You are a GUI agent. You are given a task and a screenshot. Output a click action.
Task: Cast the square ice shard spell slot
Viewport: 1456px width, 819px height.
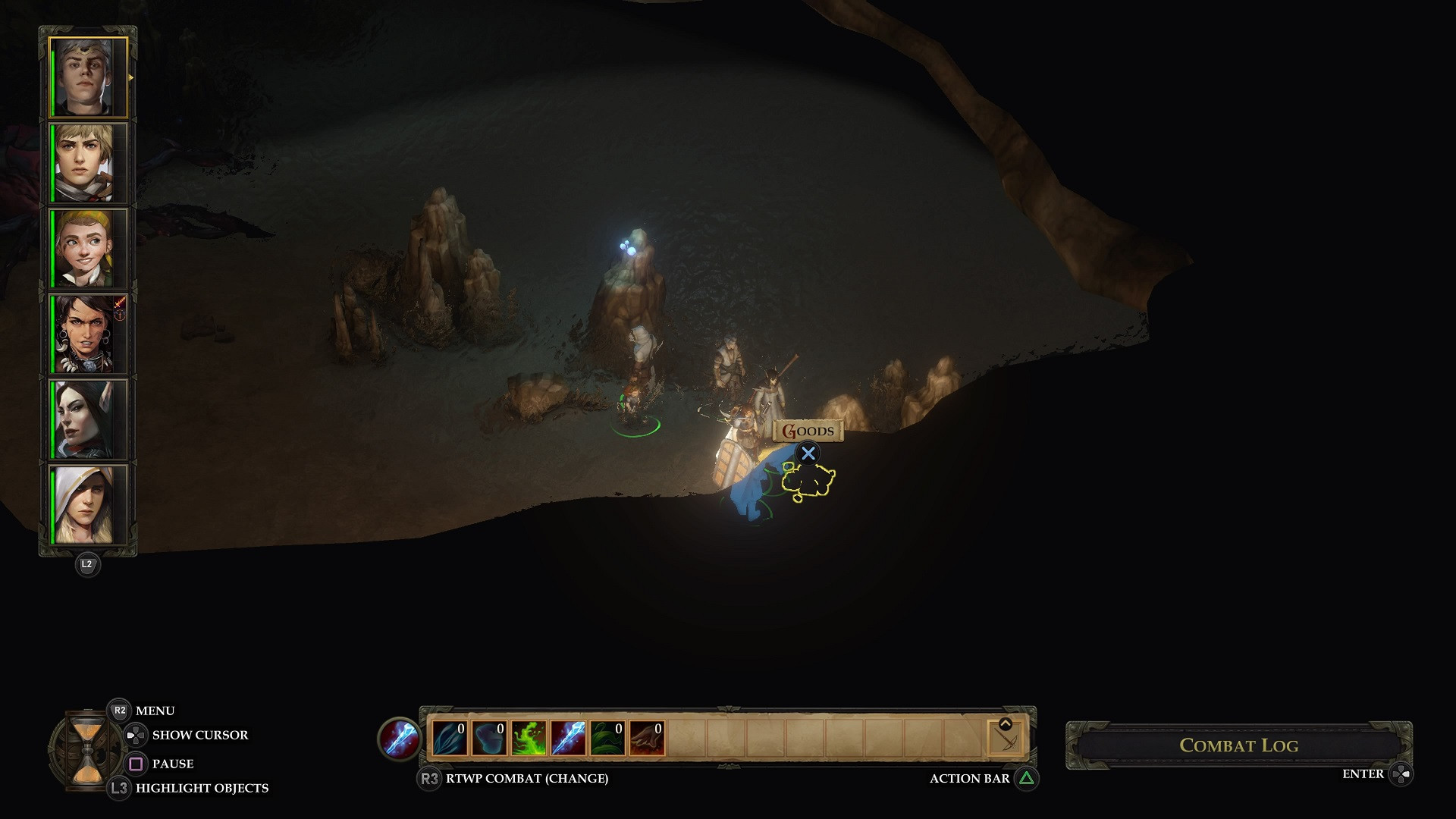(x=568, y=739)
